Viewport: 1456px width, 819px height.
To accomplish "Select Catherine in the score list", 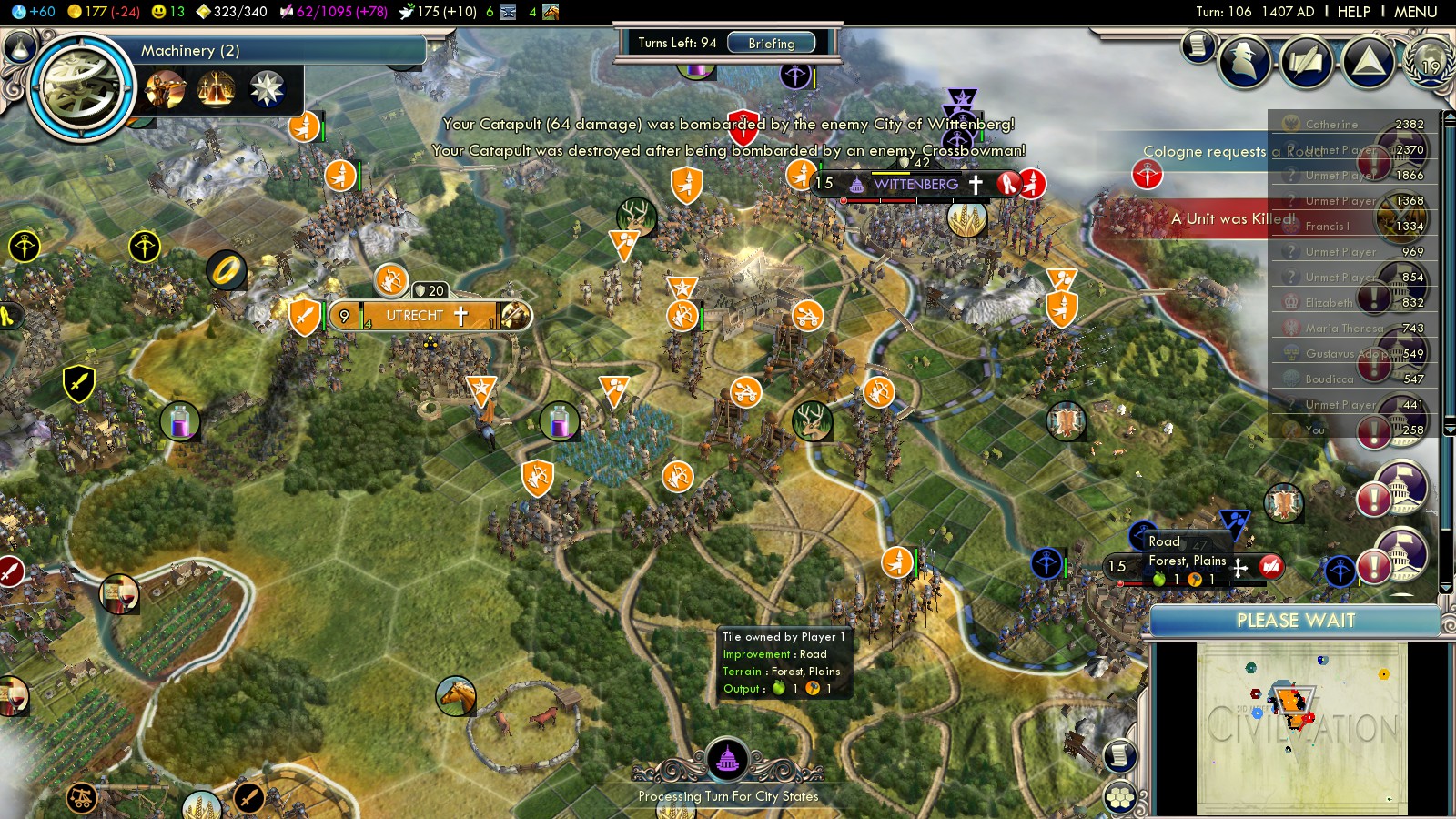I will pos(1331,125).
